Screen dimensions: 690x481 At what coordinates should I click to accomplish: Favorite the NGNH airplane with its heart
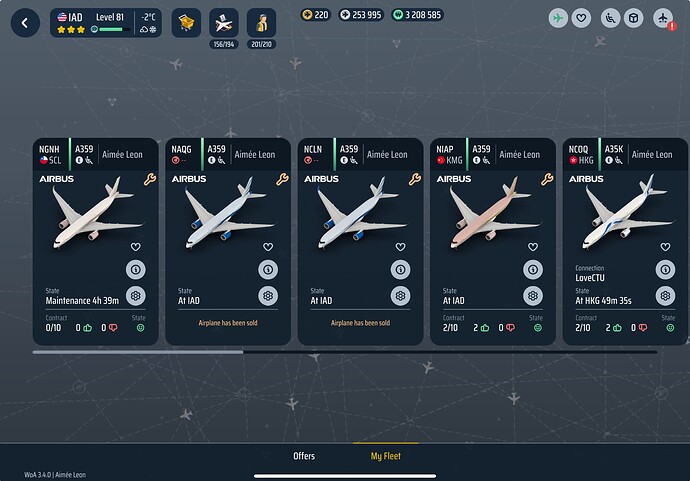point(135,246)
